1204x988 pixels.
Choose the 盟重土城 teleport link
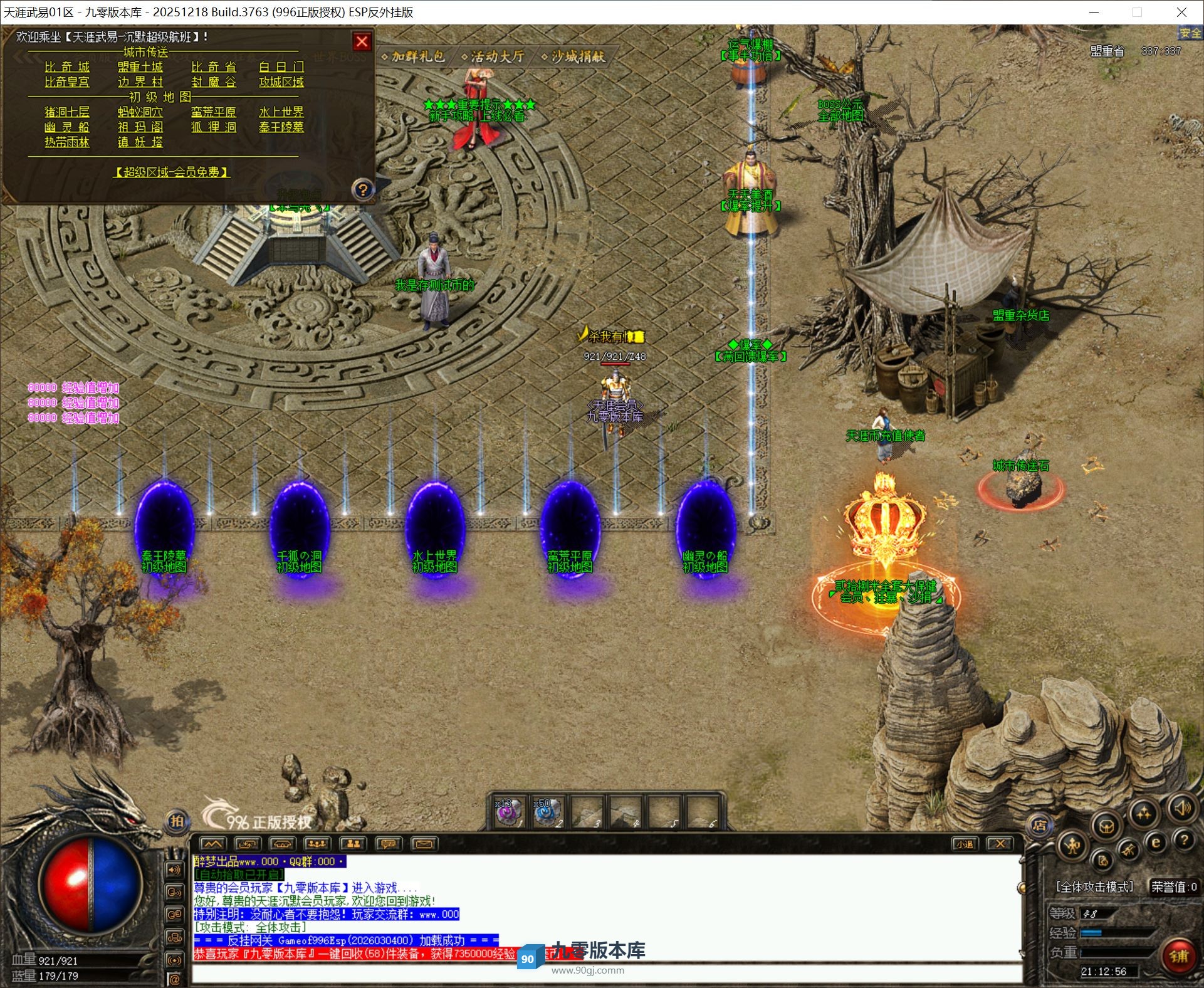coord(140,67)
